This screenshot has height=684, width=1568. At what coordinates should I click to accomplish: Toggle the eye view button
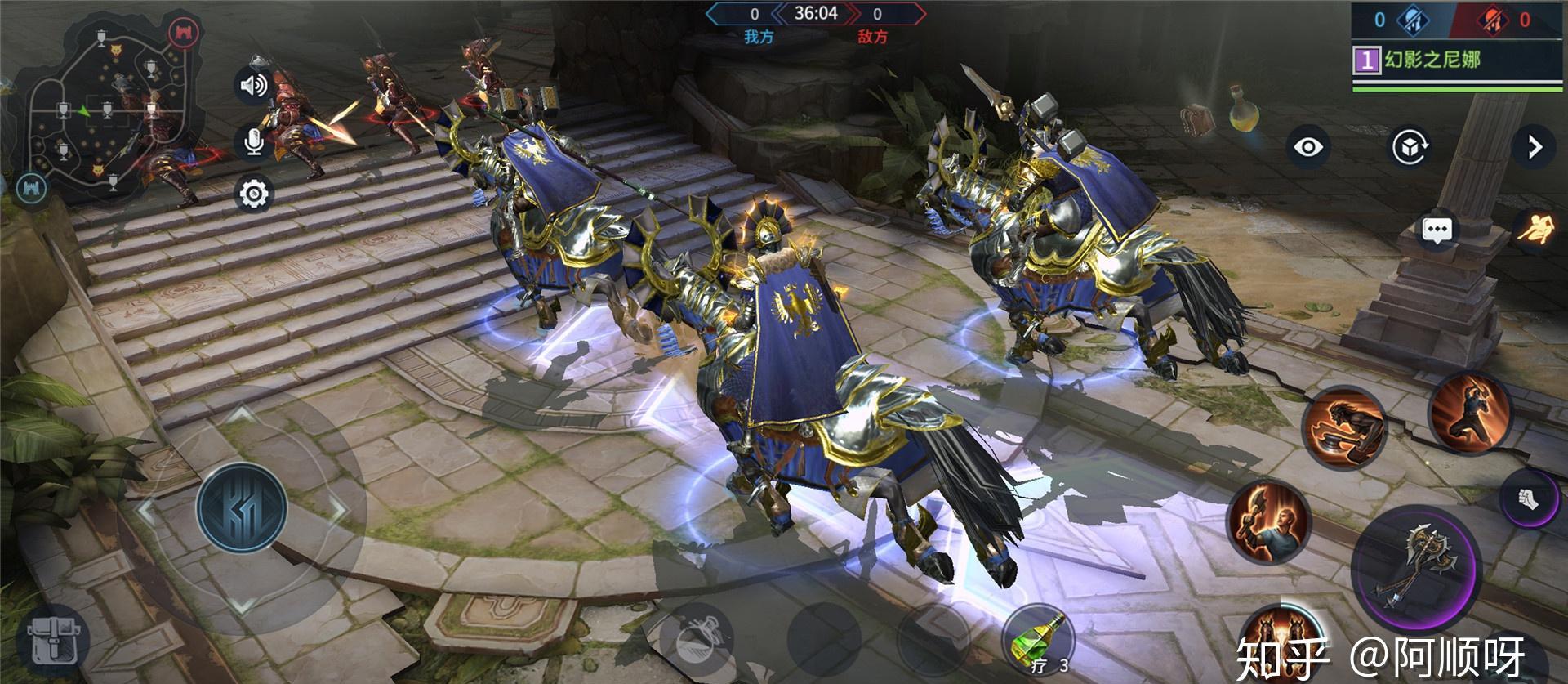pos(1308,147)
